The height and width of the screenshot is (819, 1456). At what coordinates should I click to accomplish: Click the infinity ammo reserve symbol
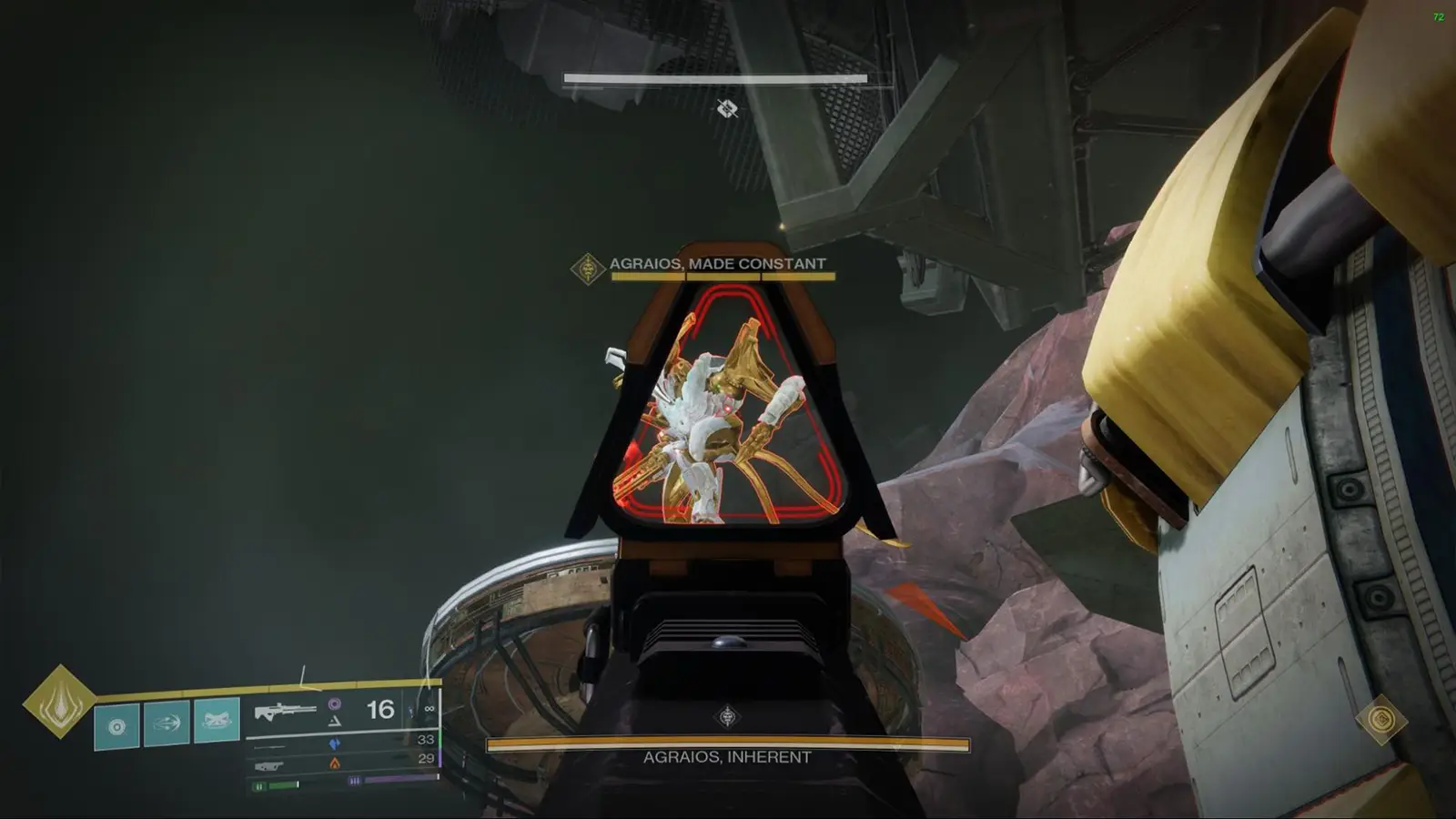coord(430,709)
